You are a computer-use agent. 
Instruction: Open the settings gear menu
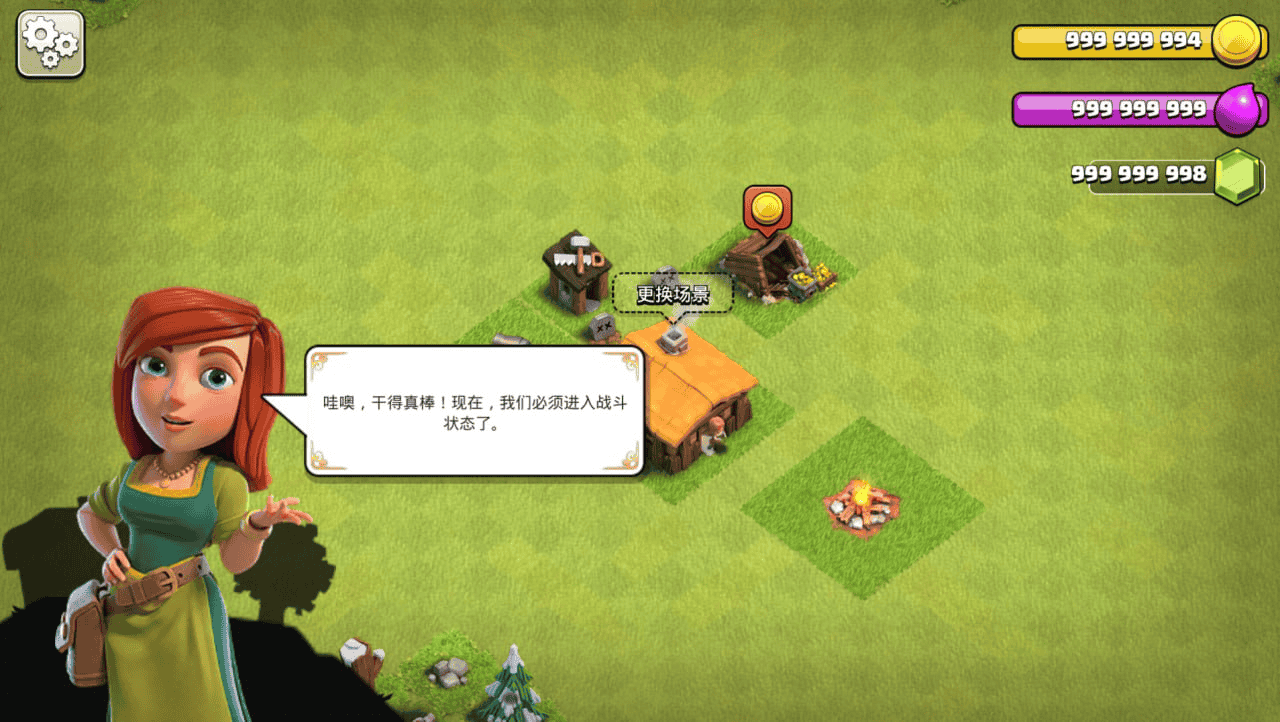pos(49,43)
